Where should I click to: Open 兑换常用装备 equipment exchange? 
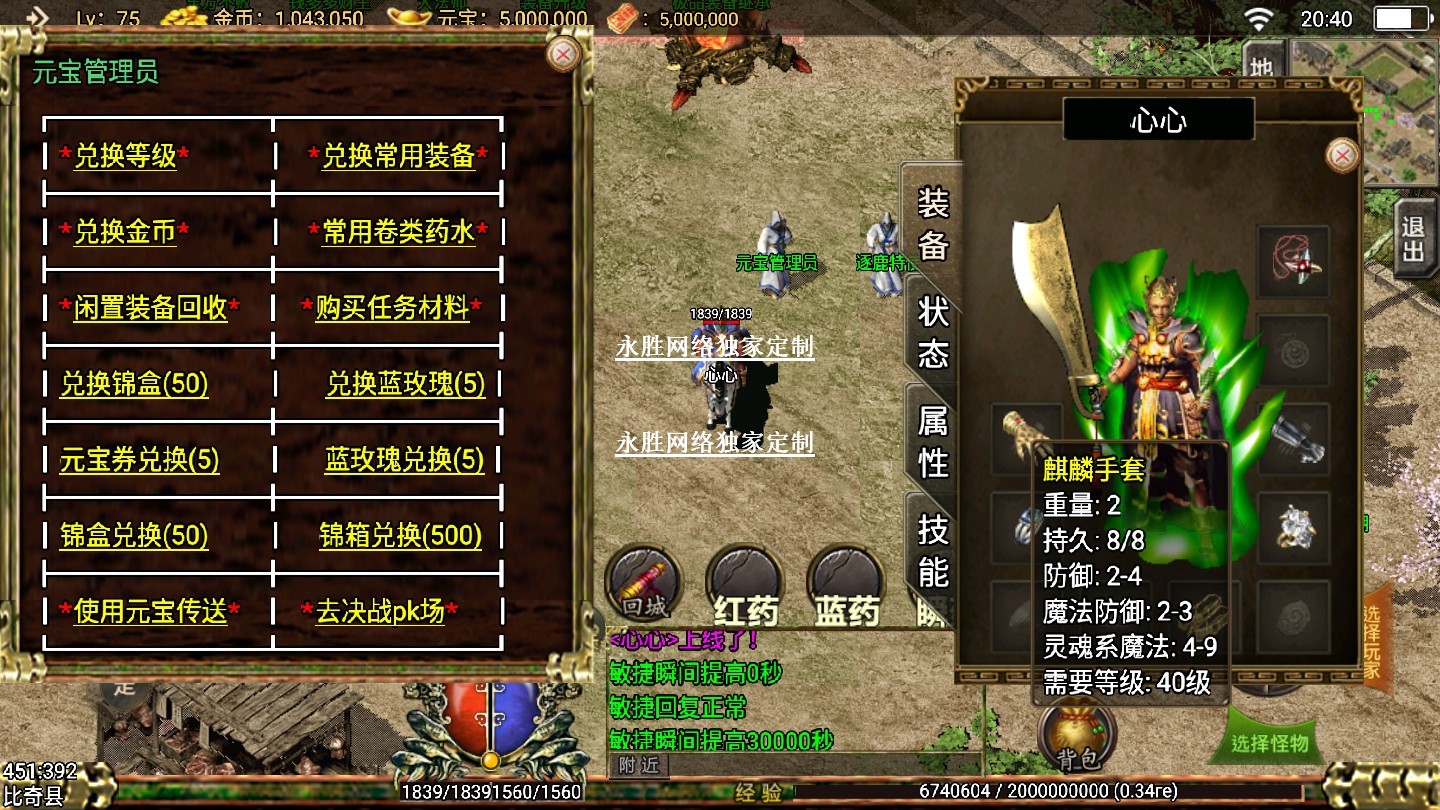pyautogui.click(x=398, y=156)
